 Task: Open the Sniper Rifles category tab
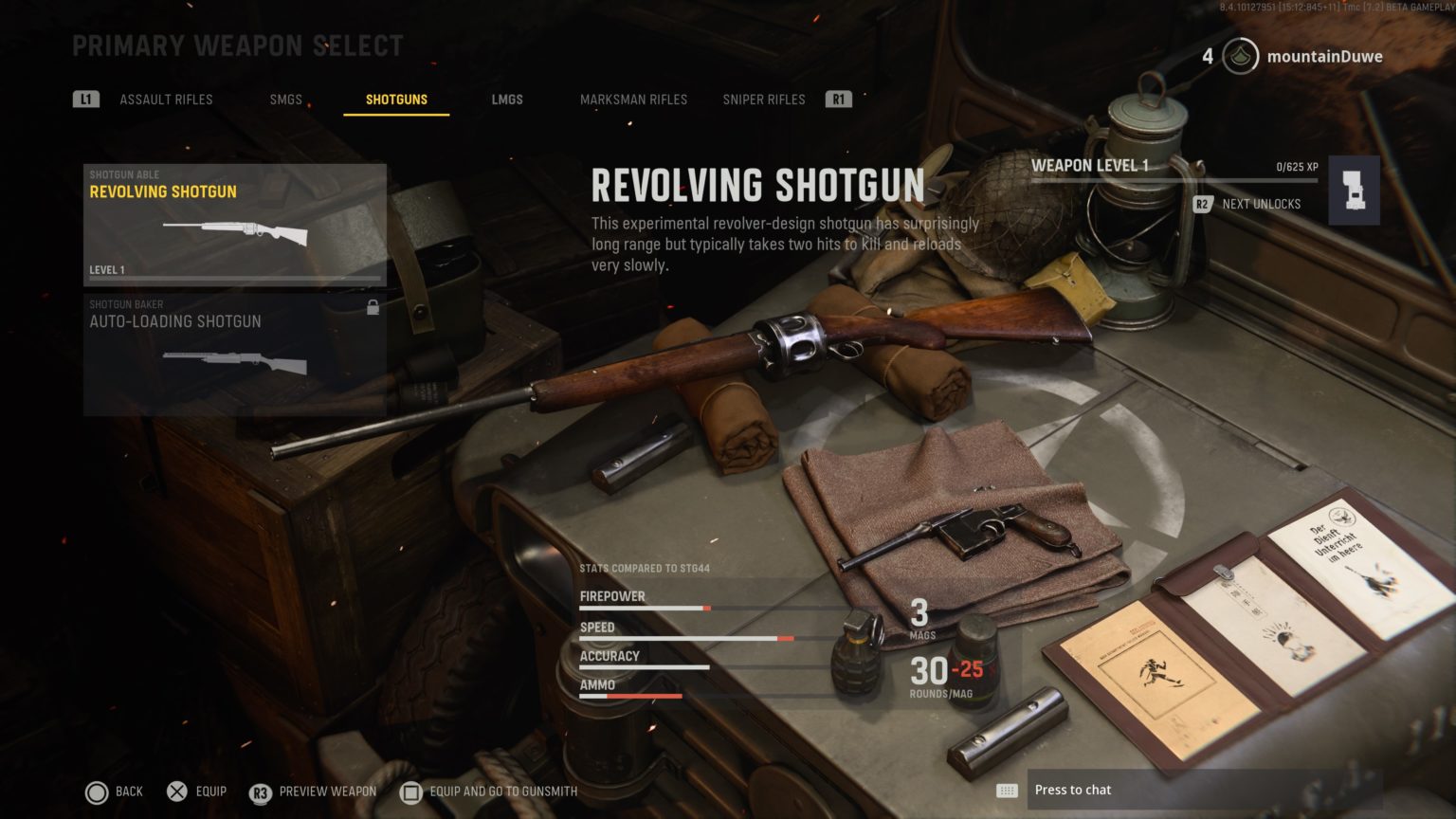coord(763,99)
